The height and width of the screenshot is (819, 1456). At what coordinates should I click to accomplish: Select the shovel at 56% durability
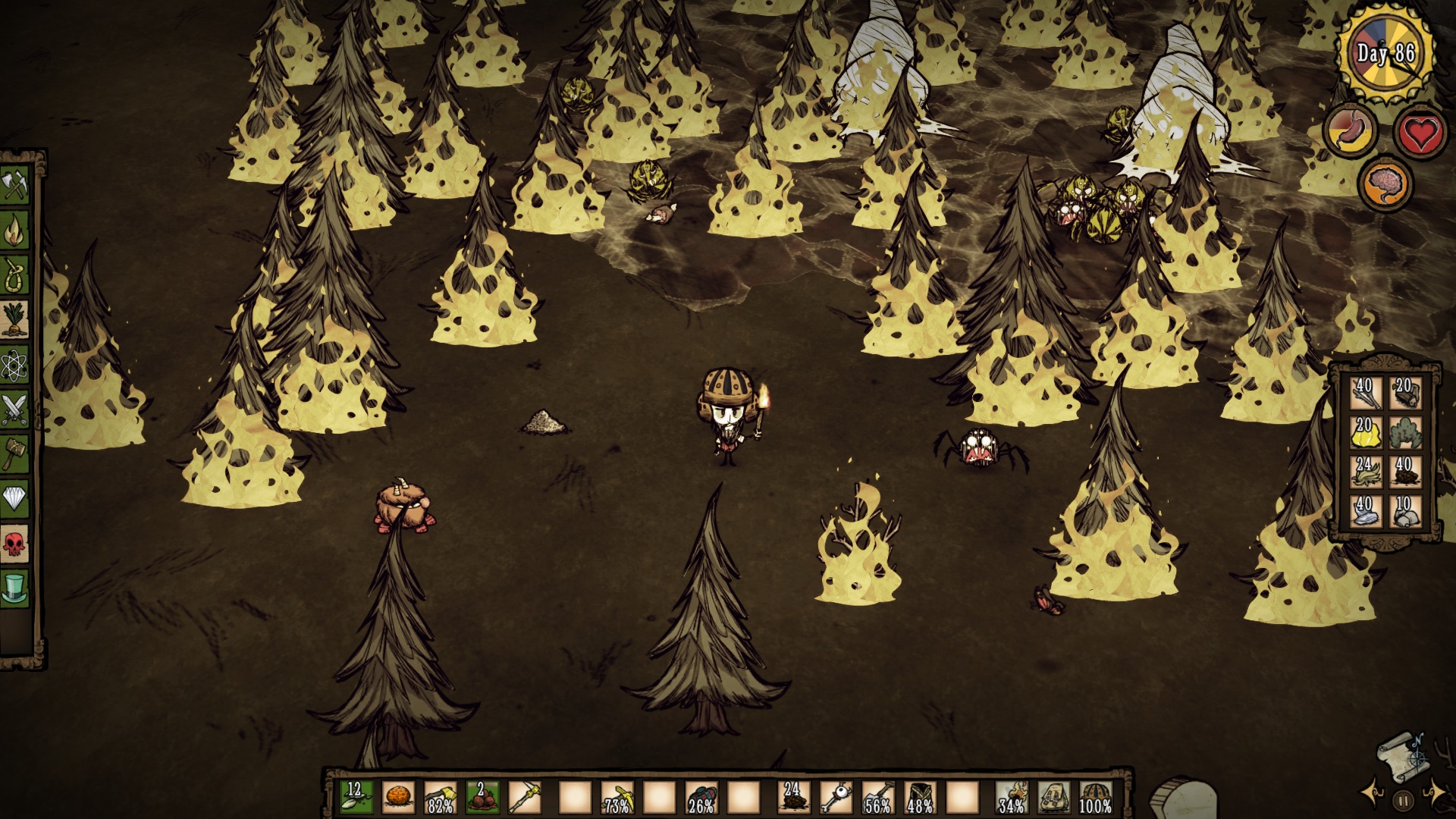[x=877, y=798]
